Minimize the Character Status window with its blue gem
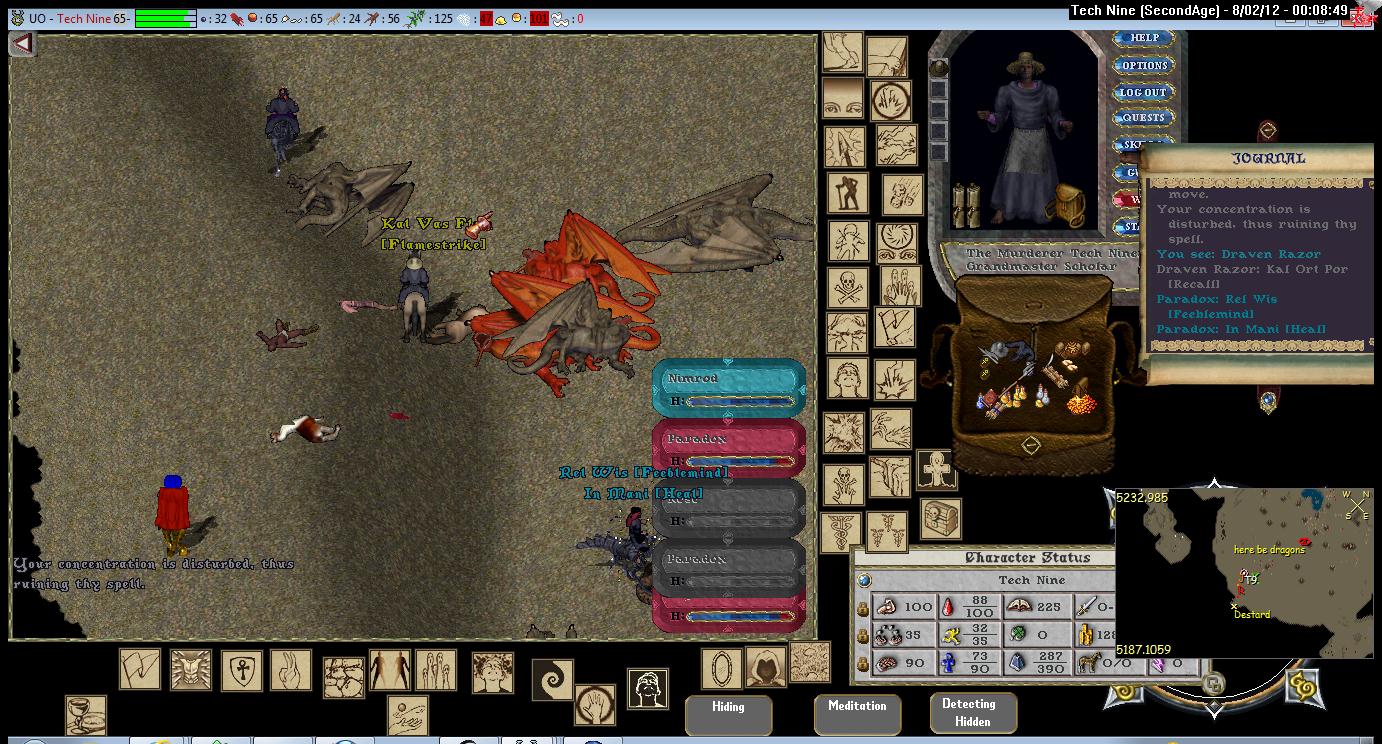The height and width of the screenshot is (744, 1382). click(x=864, y=580)
